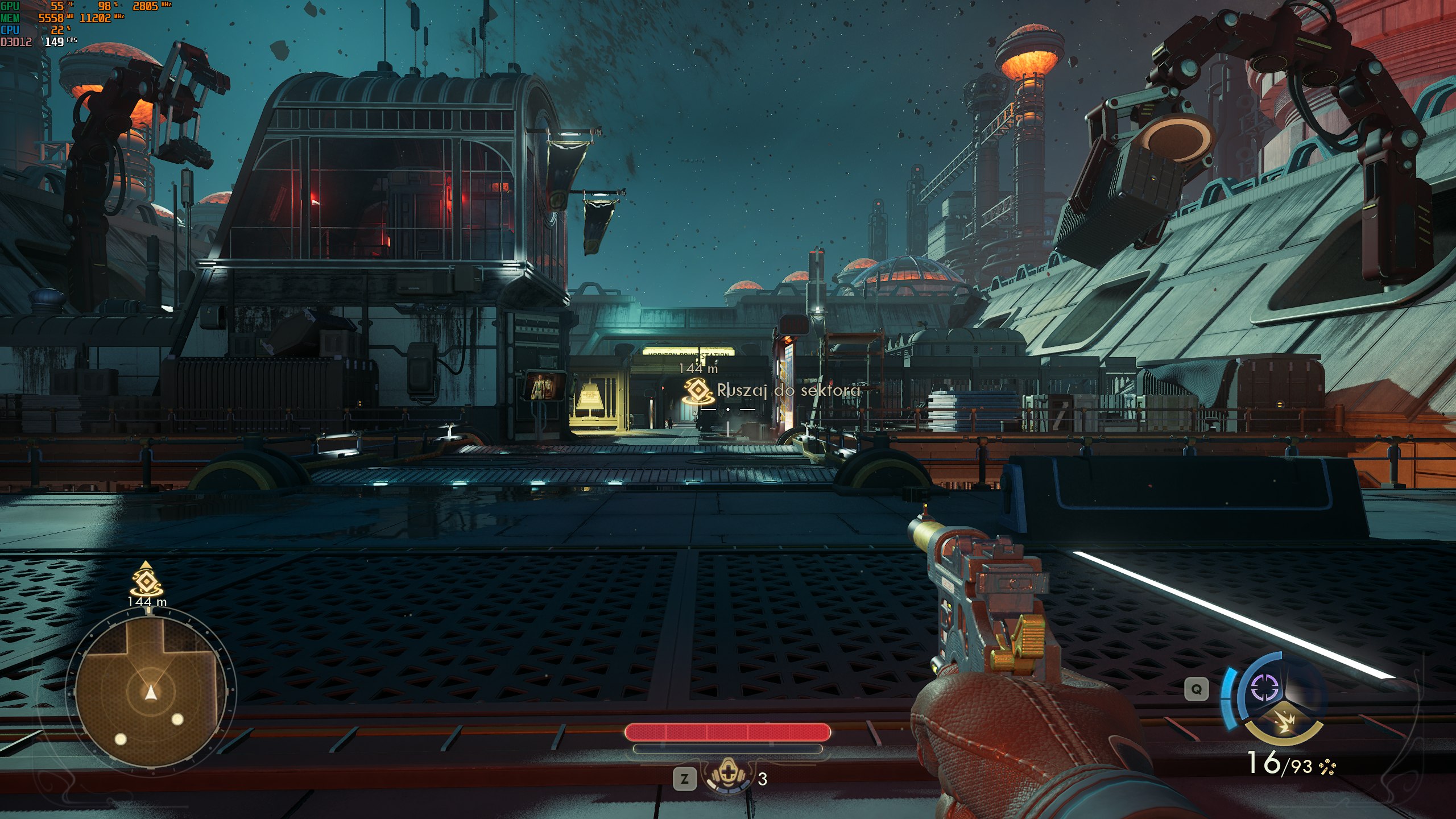Click the "Ruszaj do sektora" objective marker

click(x=698, y=391)
